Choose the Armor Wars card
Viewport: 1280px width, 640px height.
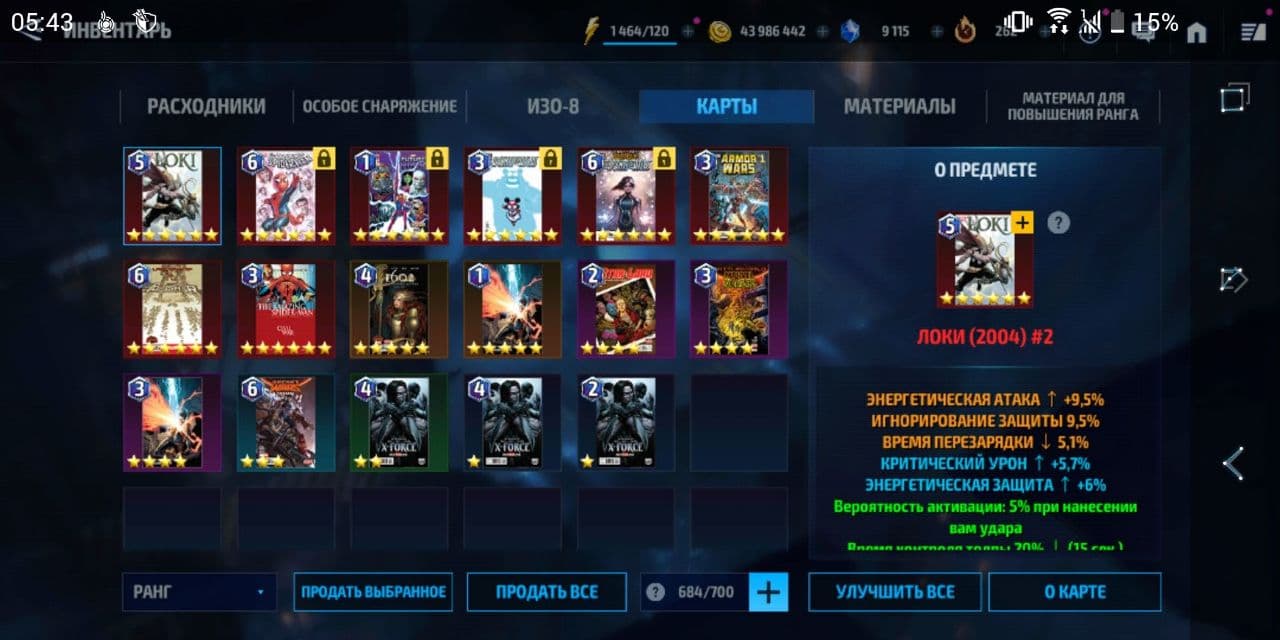pos(739,196)
